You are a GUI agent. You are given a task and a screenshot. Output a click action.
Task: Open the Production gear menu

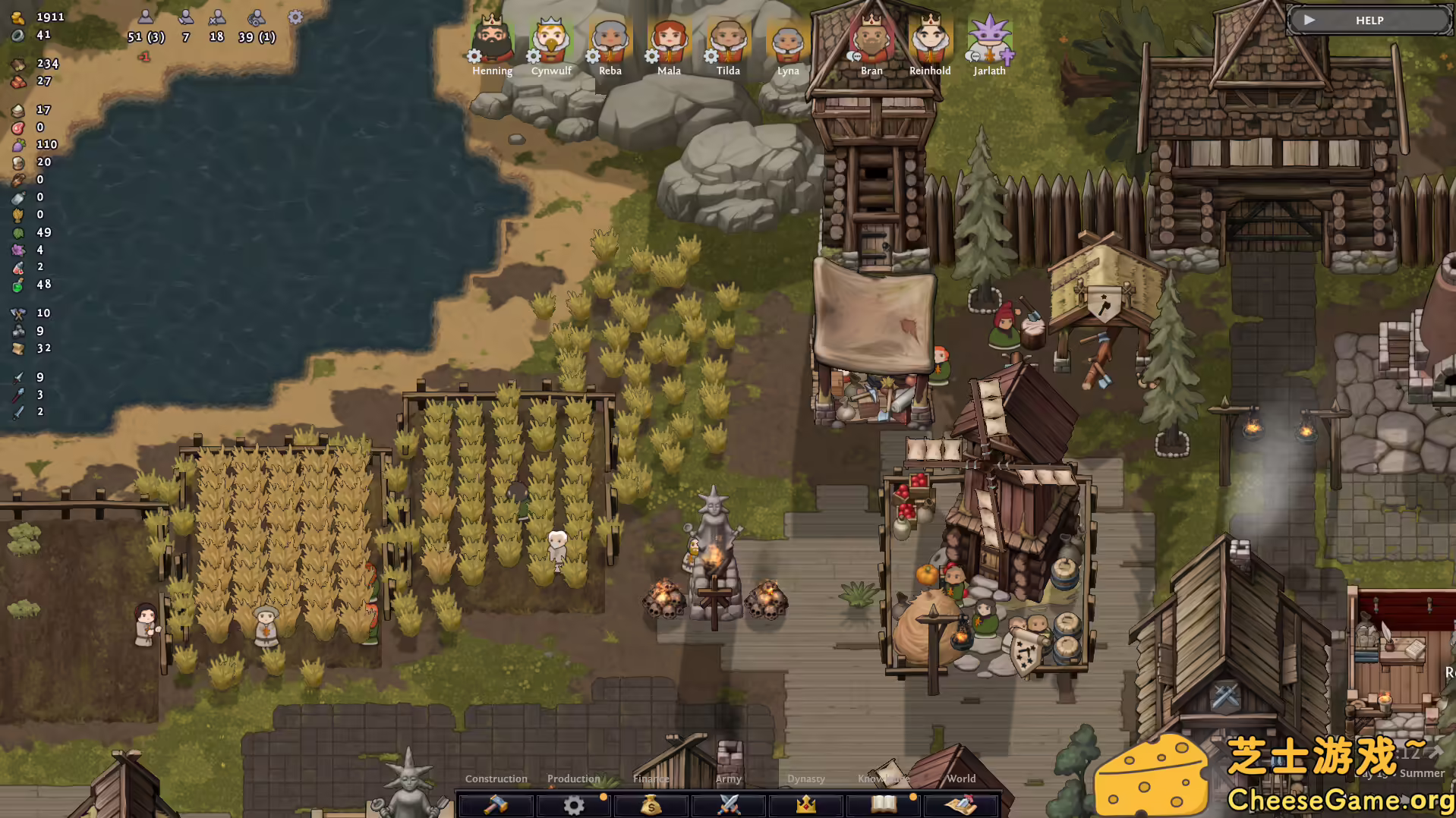[574, 804]
